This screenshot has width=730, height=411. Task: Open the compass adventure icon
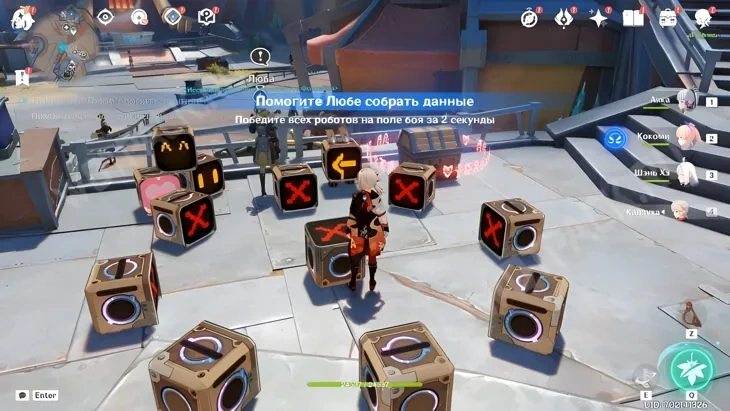tap(530, 18)
